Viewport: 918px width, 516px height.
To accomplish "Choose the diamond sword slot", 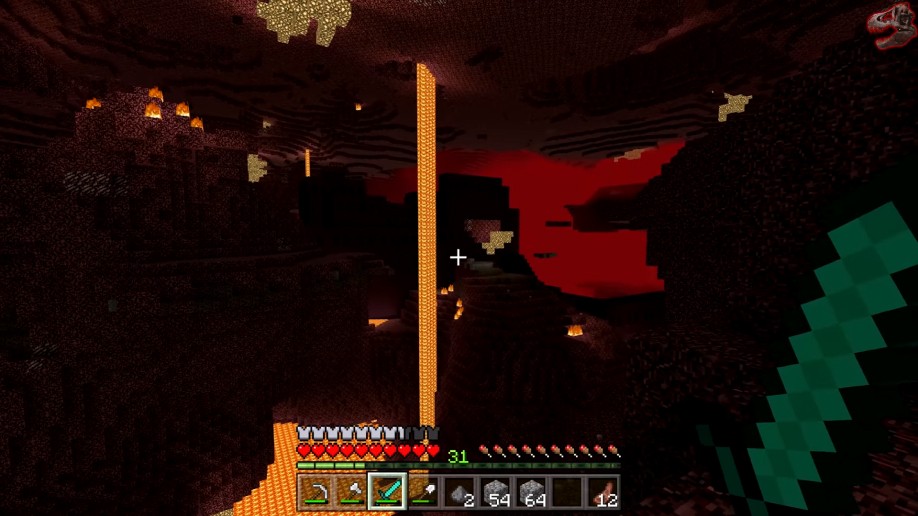I will pyautogui.click(x=387, y=492).
